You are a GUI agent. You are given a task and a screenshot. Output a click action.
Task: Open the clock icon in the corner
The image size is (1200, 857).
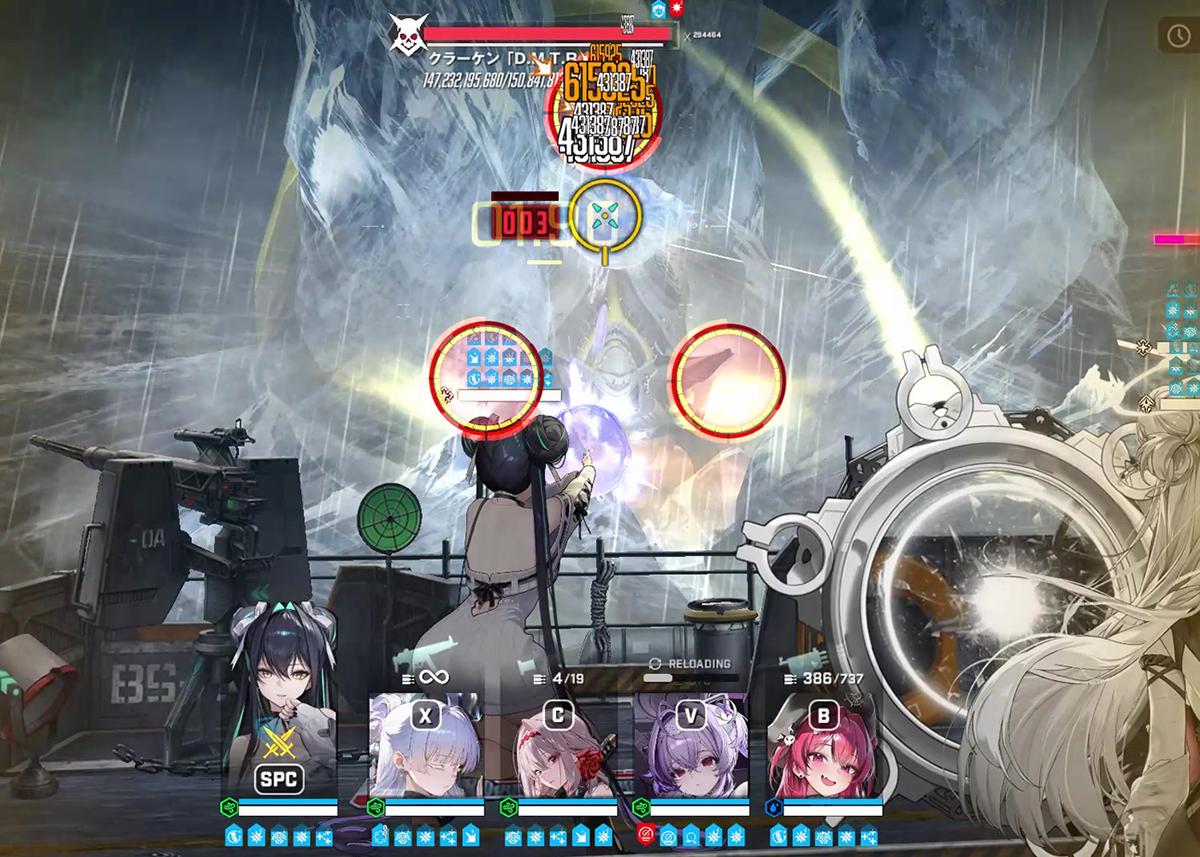click(x=1175, y=35)
